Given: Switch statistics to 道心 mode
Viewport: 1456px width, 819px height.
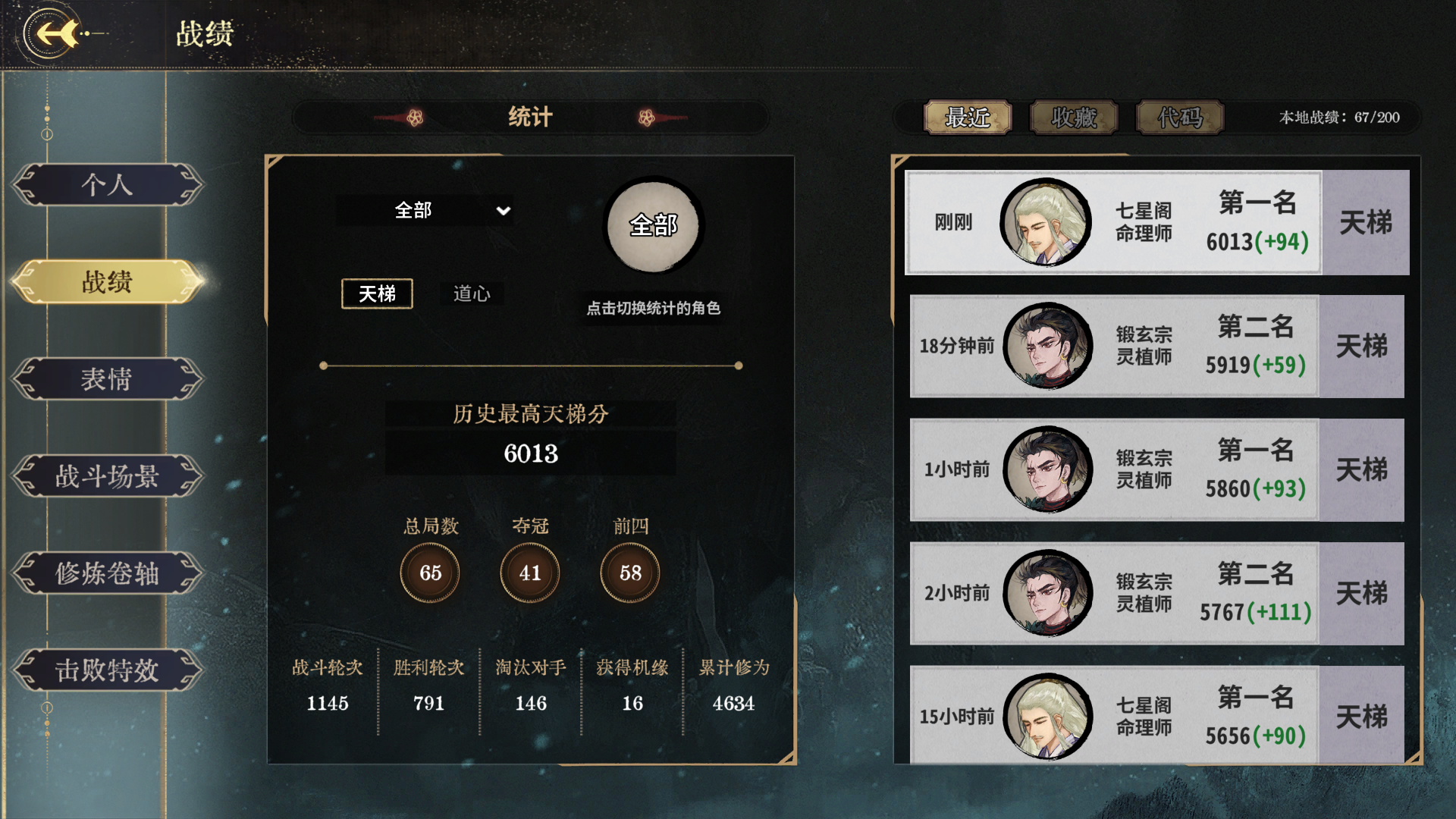Looking at the screenshot, I should (x=472, y=294).
